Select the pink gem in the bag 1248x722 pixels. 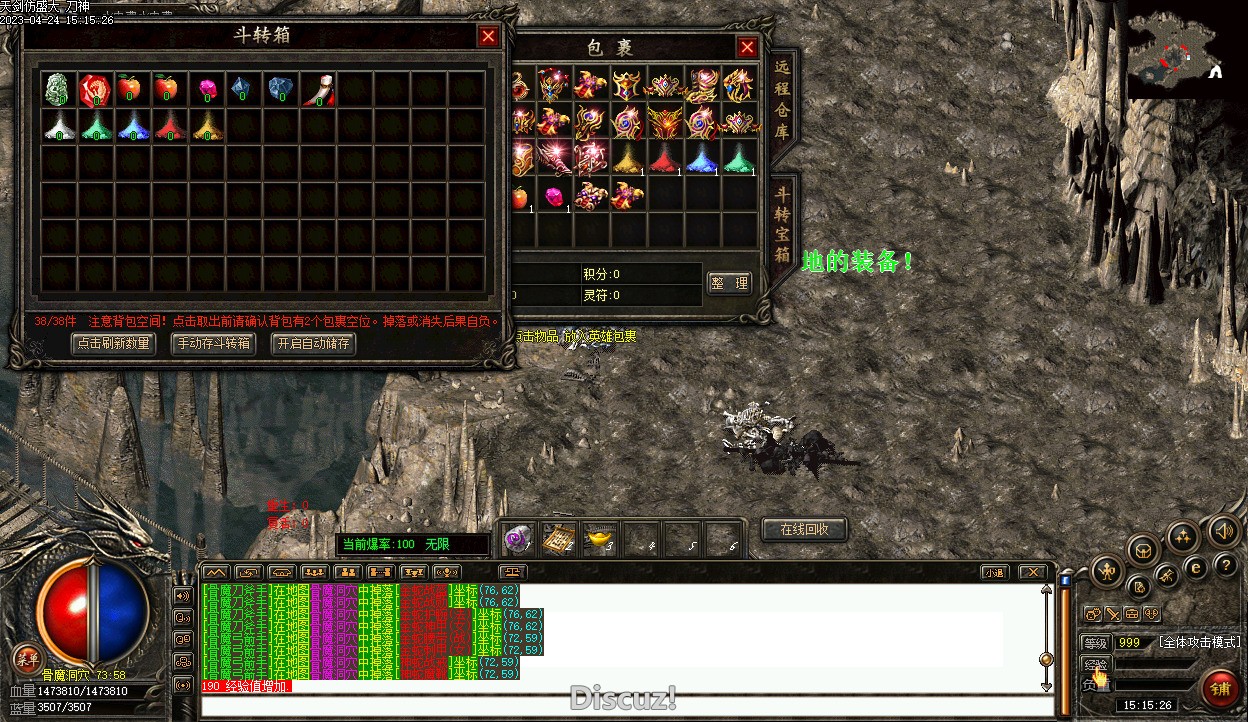pyautogui.click(x=553, y=195)
